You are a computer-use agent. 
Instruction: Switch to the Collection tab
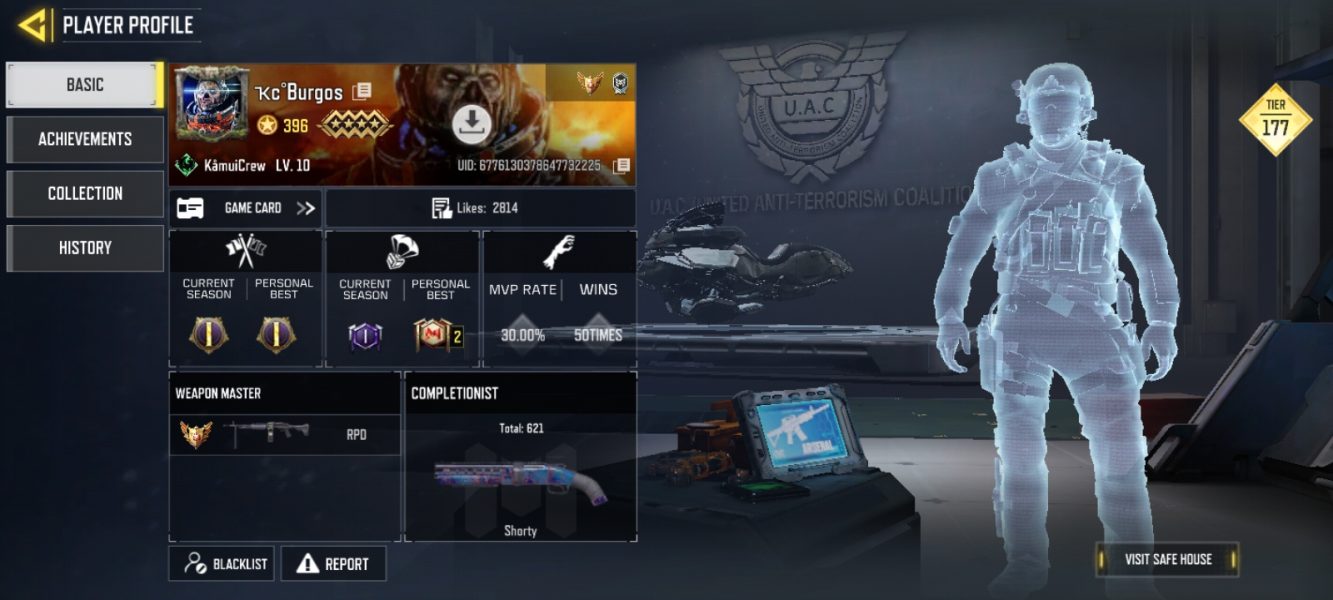coord(85,193)
